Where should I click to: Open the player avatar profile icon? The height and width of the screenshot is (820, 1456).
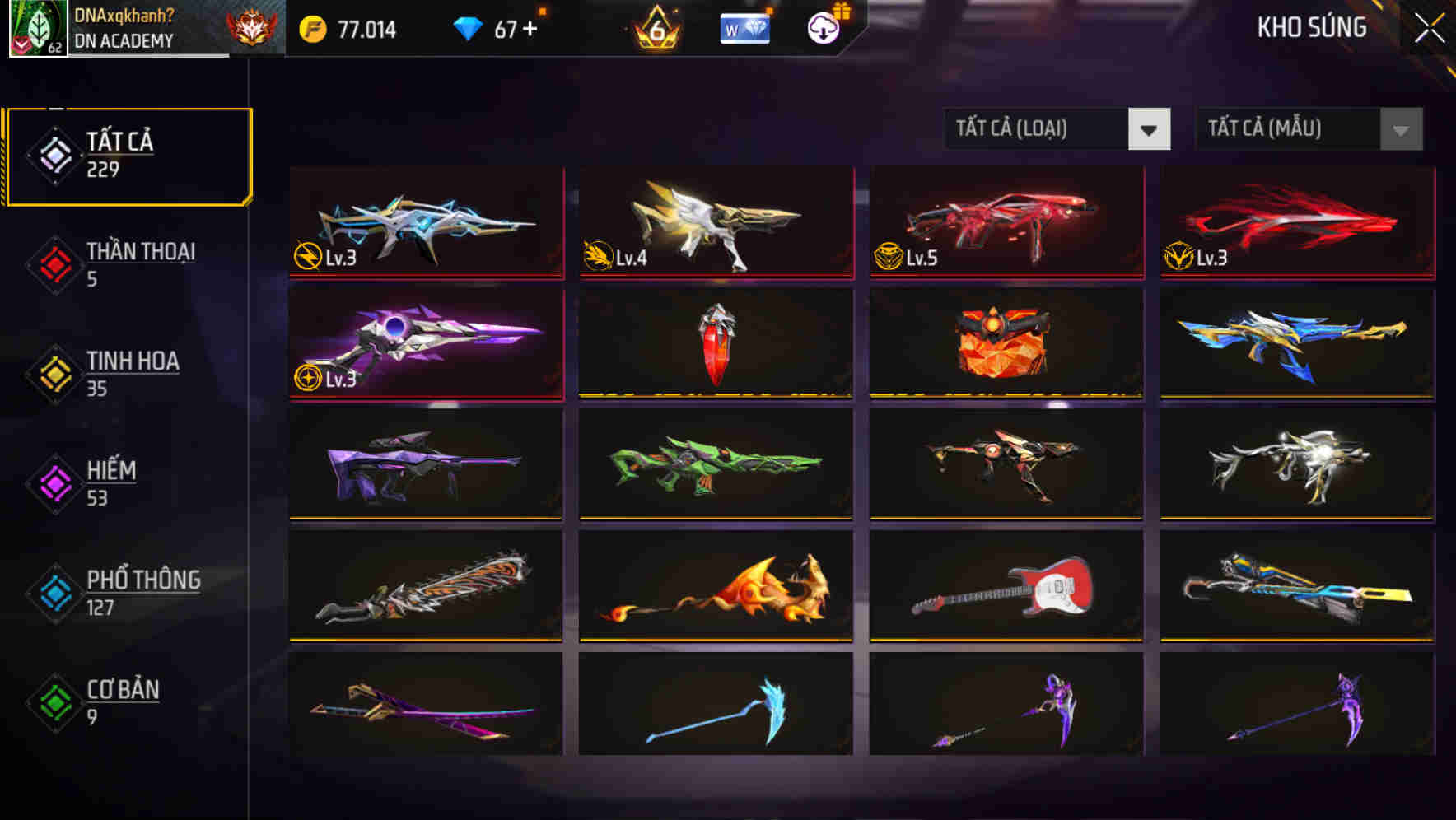point(33,27)
